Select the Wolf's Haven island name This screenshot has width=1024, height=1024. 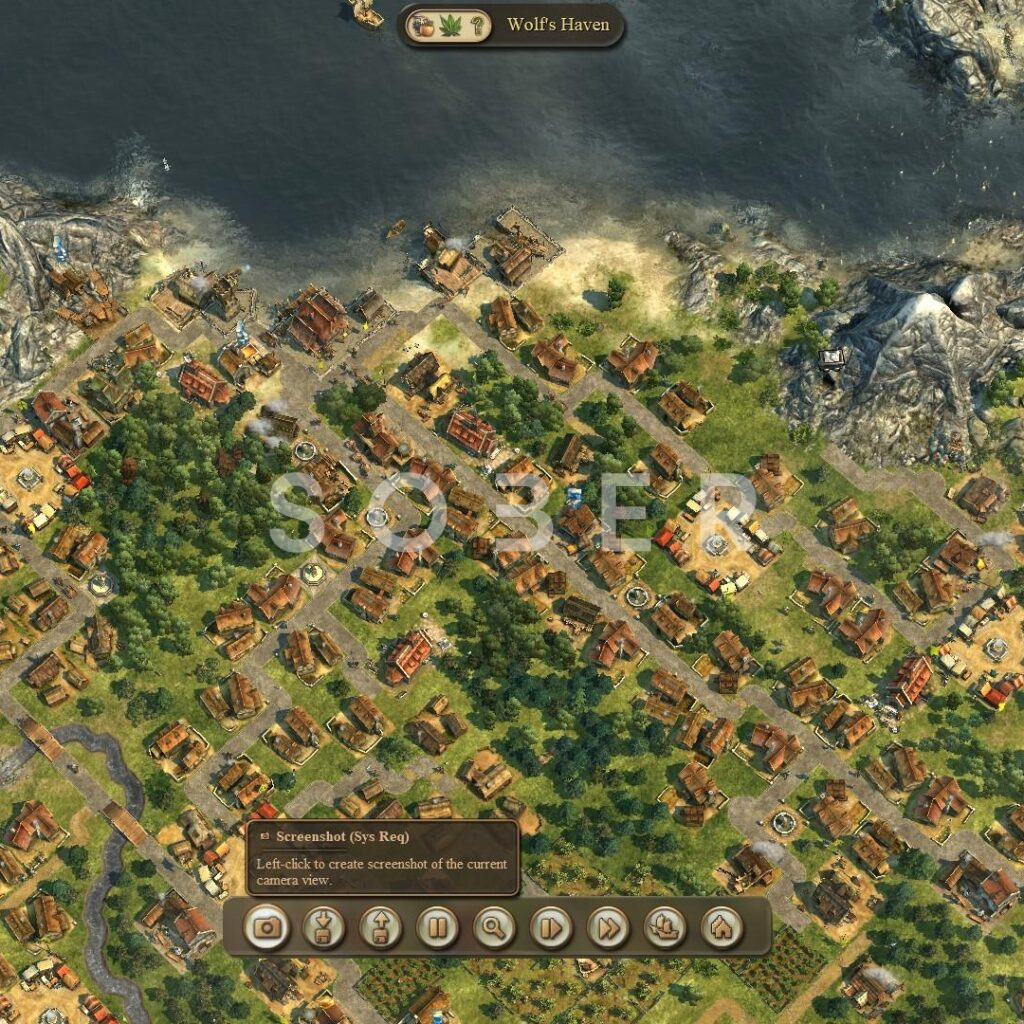[558, 25]
